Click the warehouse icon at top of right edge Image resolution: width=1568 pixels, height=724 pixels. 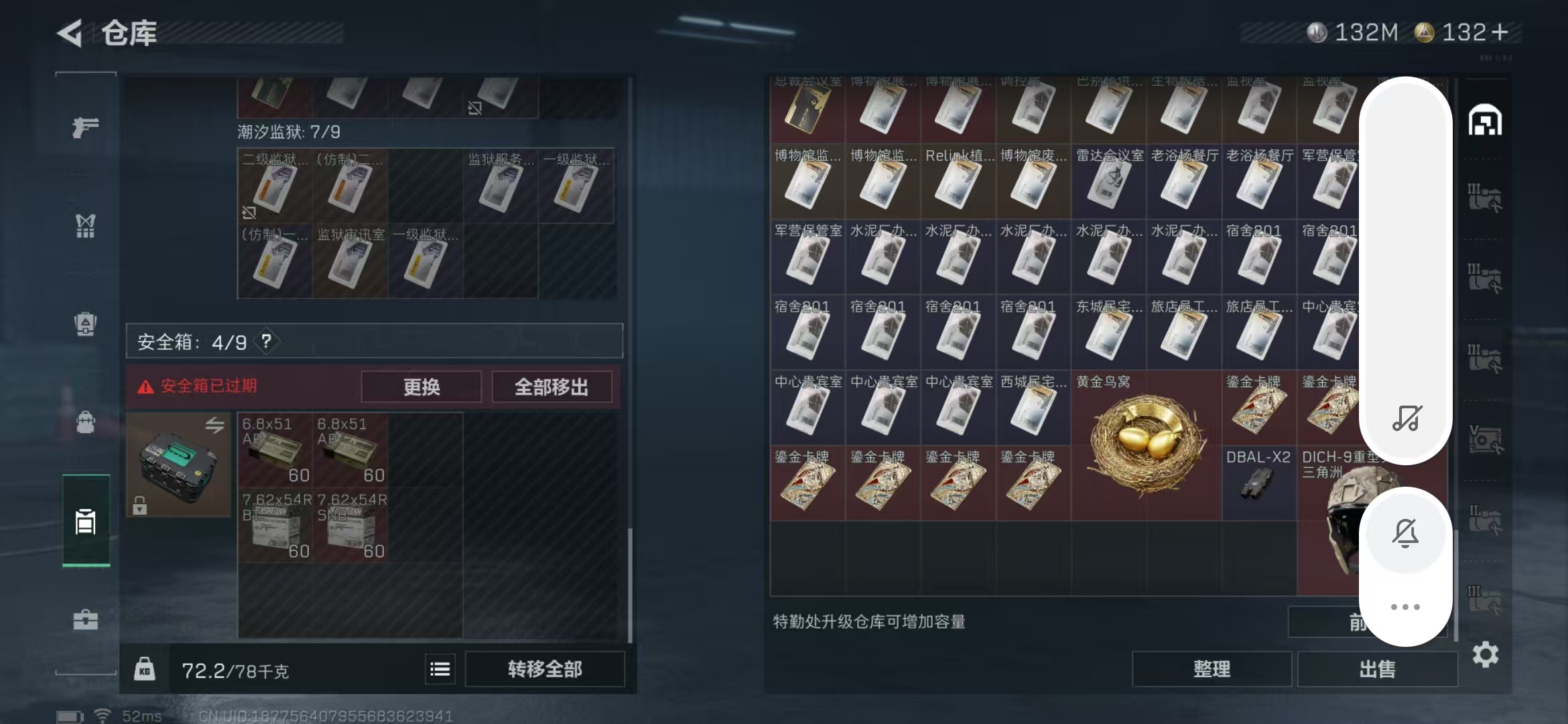(x=1486, y=121)
